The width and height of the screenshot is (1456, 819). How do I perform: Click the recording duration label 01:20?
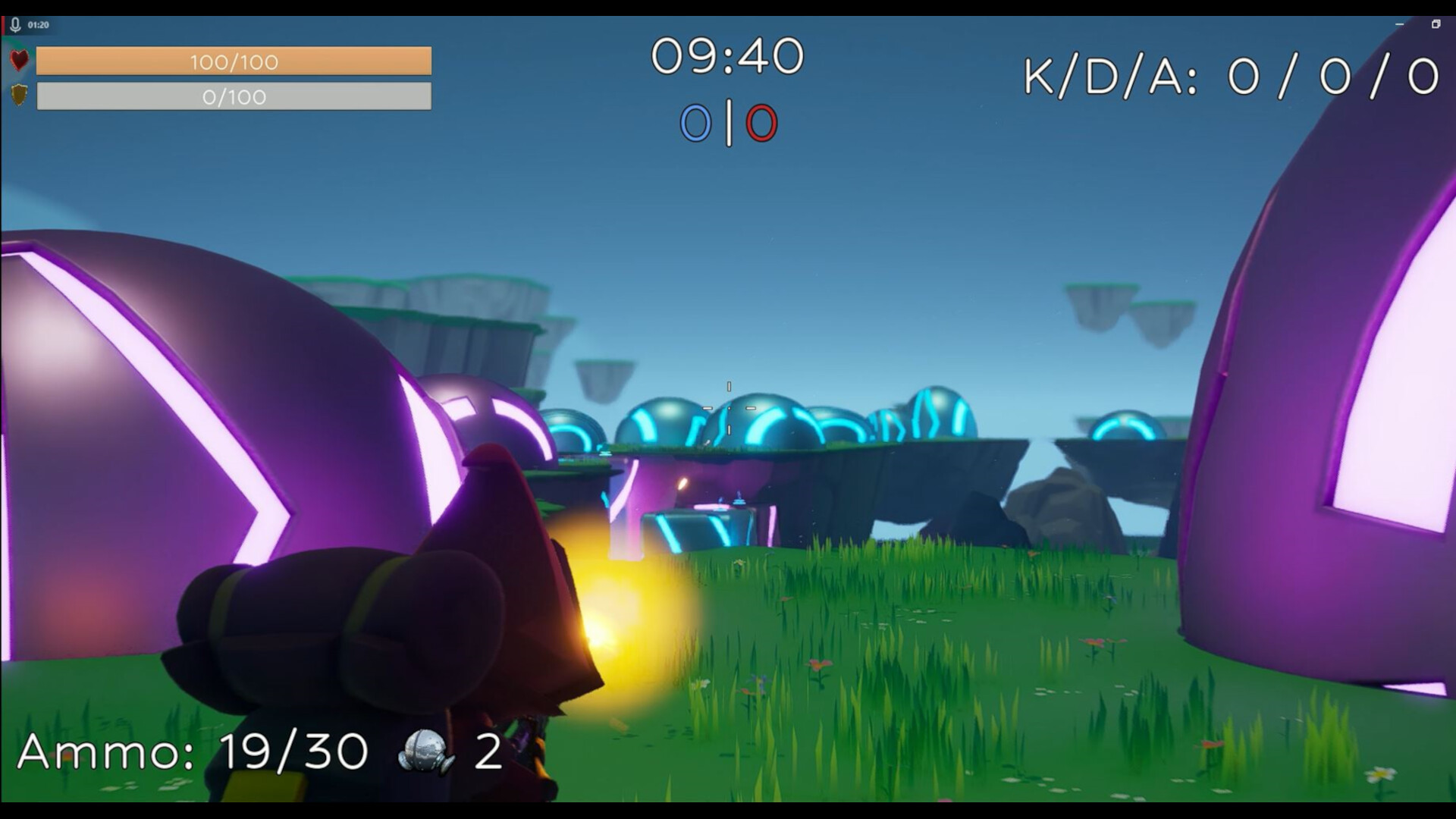click(37, 25)
